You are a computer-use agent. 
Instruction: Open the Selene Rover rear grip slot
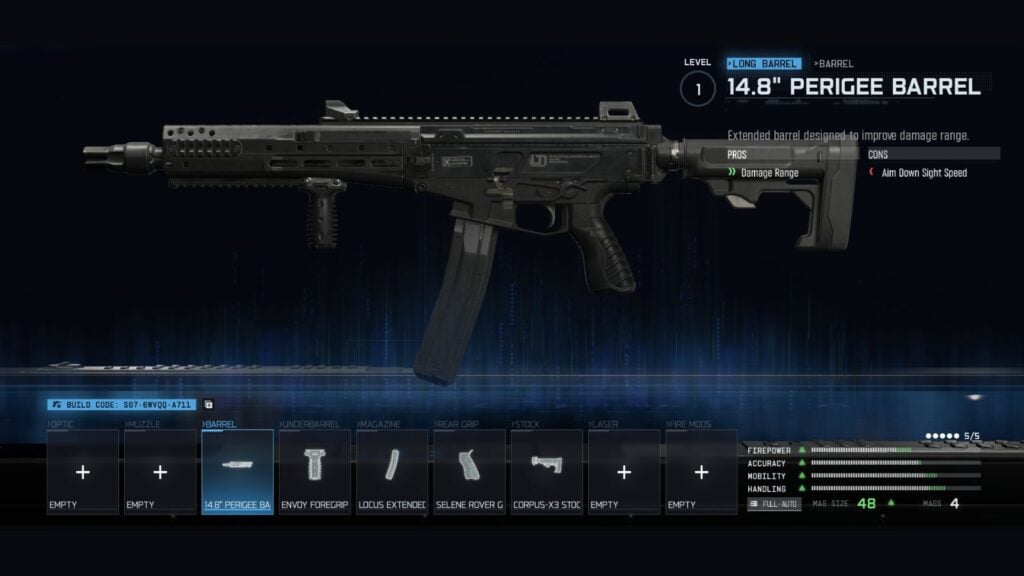coord(469,472)
